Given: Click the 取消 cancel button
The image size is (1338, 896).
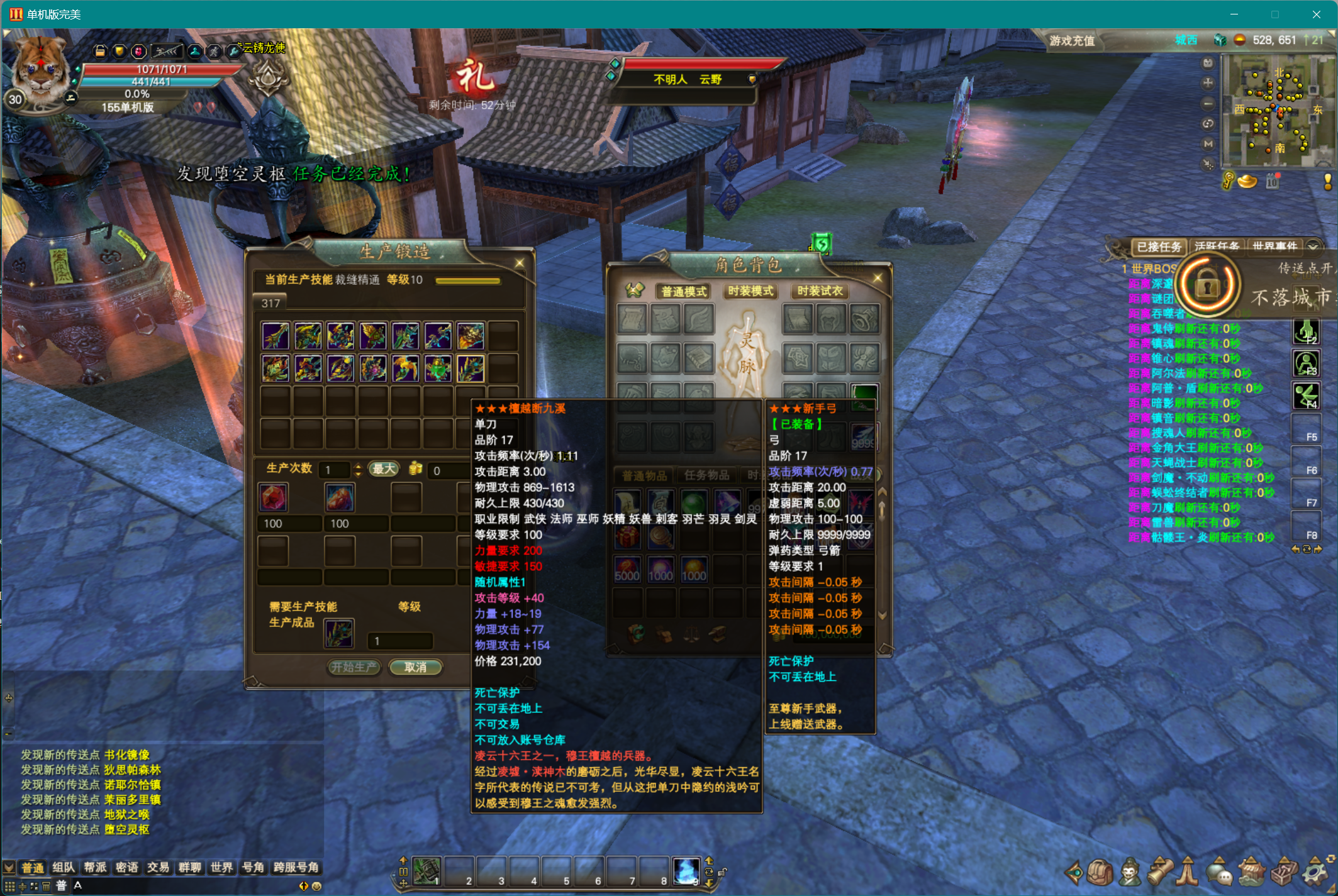Looking at the screenshot, I should (x=415, y=667).
